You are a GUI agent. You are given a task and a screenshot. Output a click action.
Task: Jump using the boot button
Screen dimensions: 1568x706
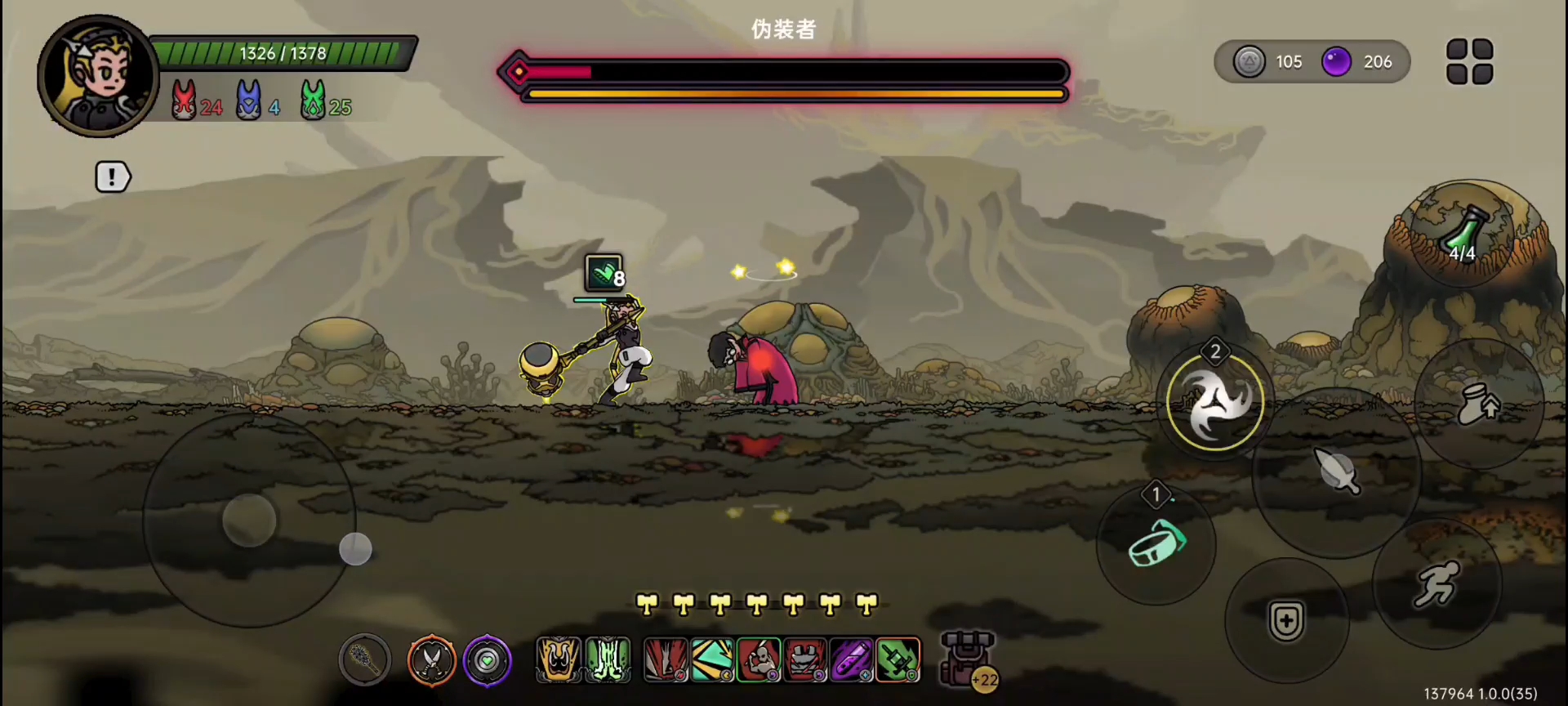point(1478,404)
